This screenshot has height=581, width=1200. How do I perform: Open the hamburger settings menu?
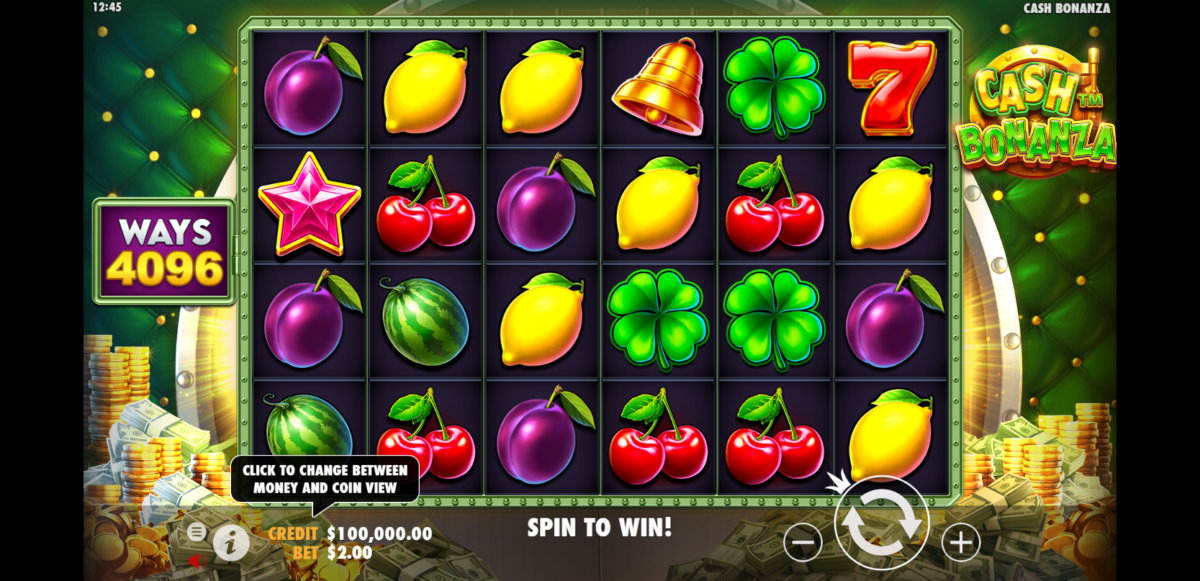[x=197, y=531]
